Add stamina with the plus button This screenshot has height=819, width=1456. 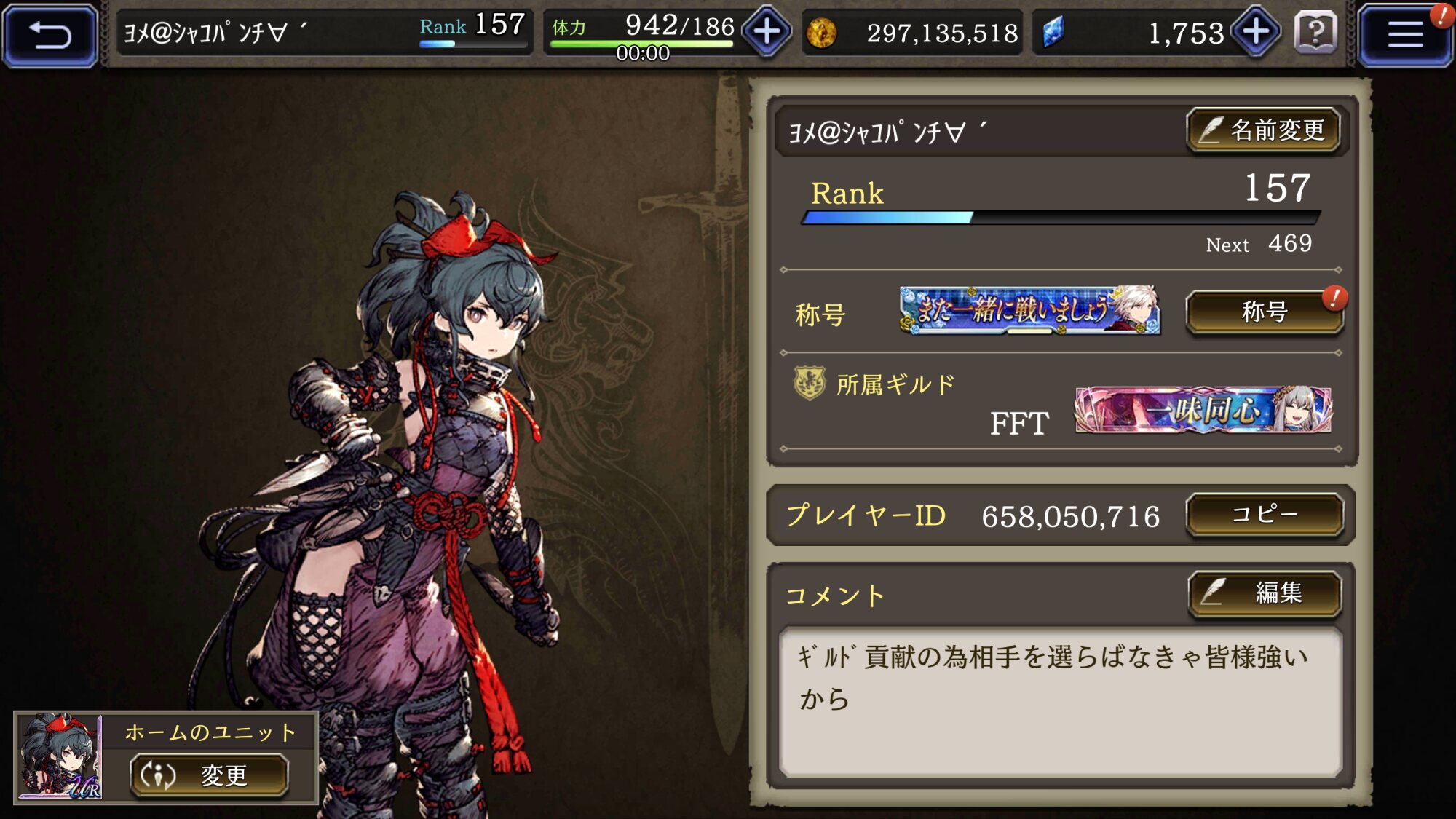point(767,32)
